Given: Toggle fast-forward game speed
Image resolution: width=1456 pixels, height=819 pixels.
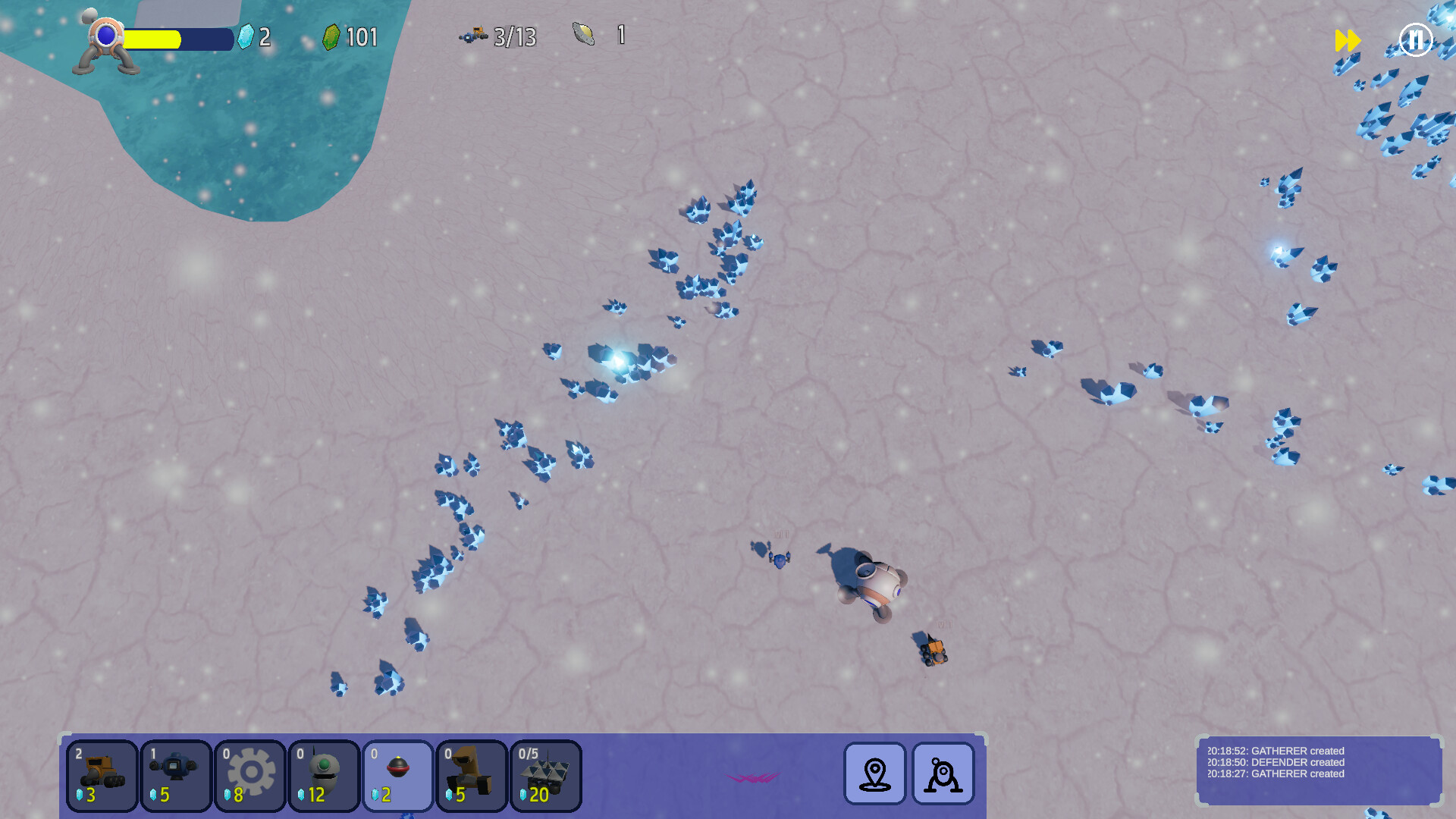Looking at the screenshot, I should pyautogui.click(x=1348, y=40).
